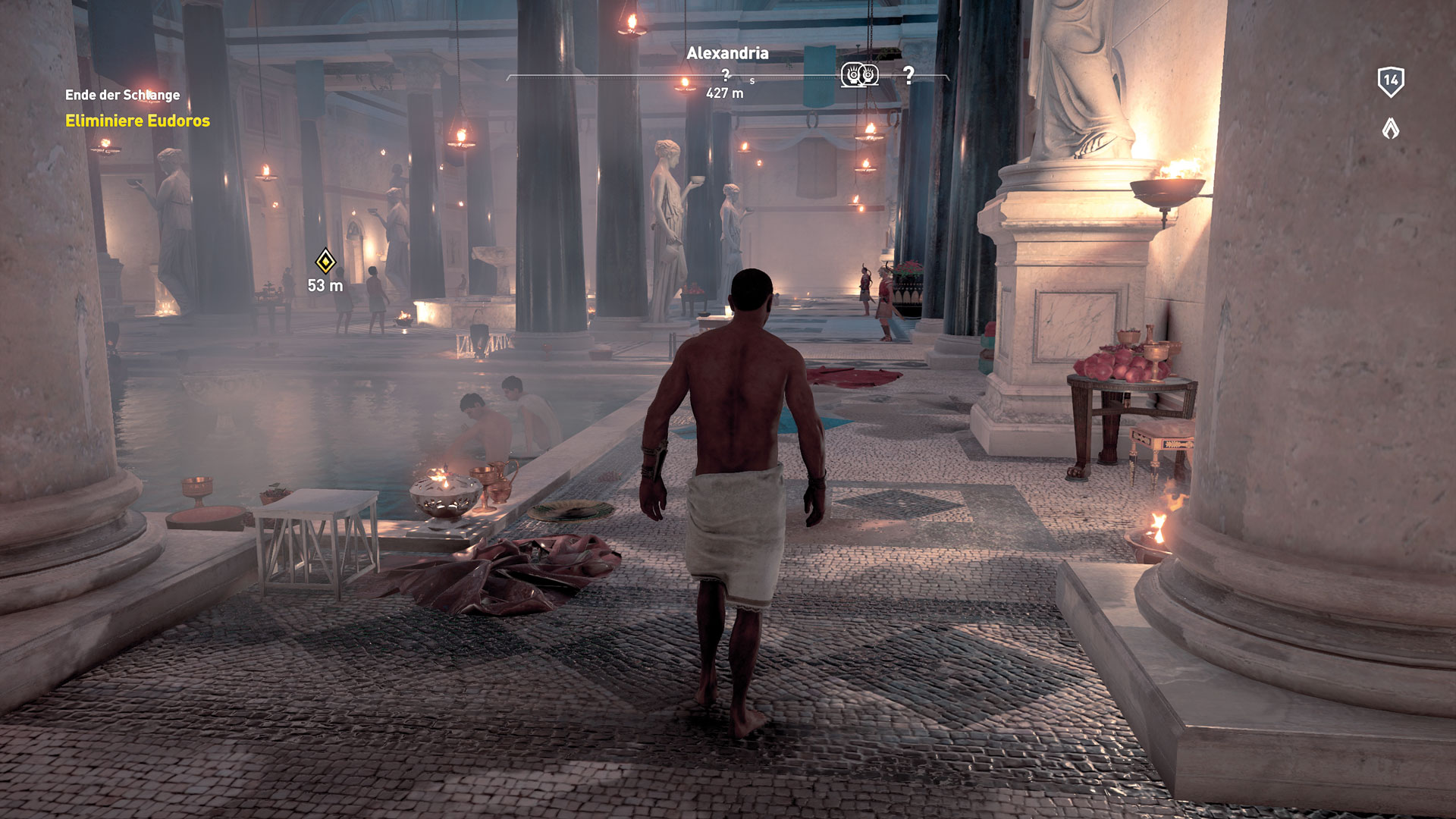This screenshot has width=1456, height=819.
Task: Click the 427 m question mark marker
Action: 726,75
